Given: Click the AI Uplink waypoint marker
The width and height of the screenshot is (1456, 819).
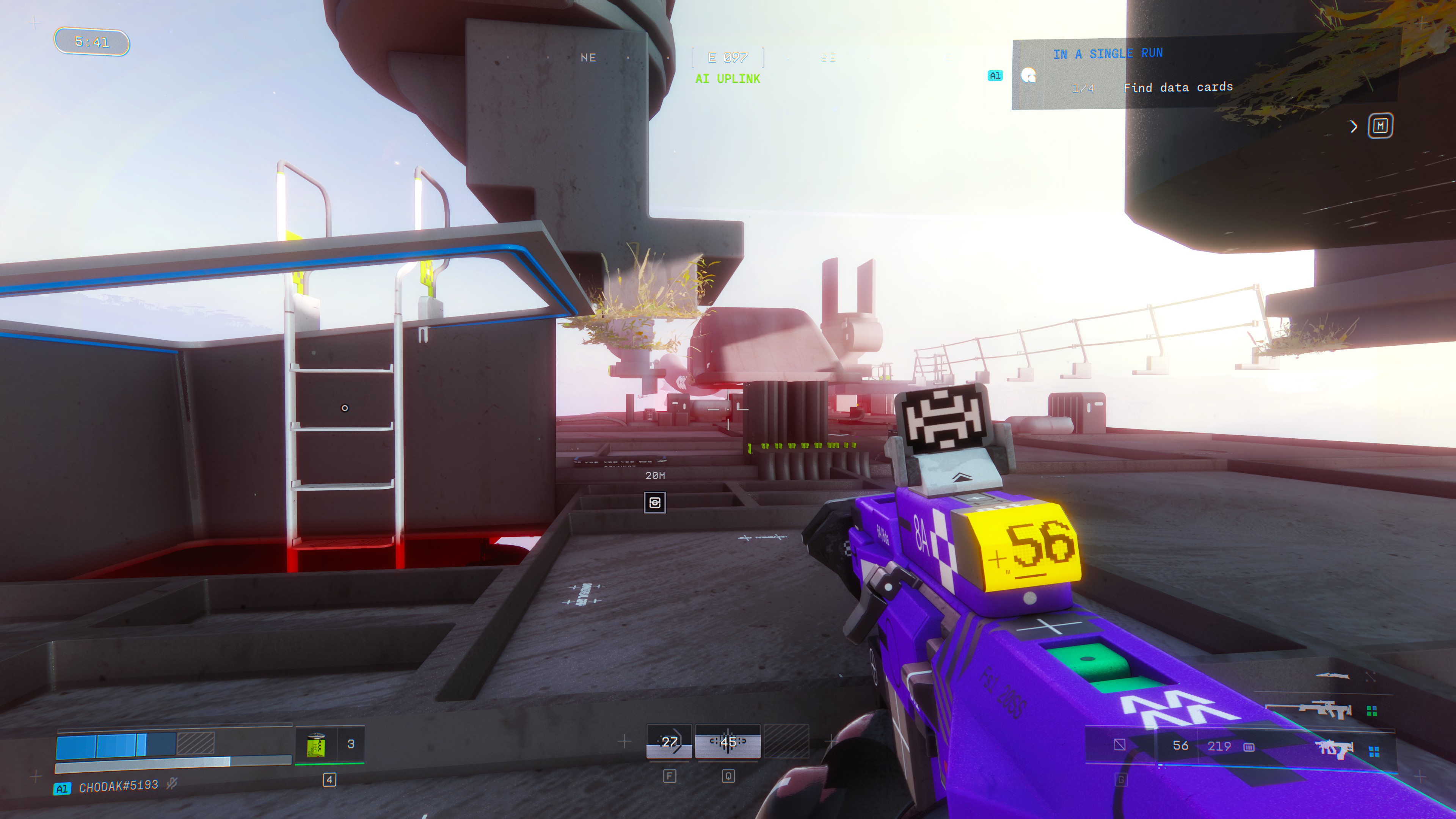Looking at the screenshot, I should click(x=654, y=502).
